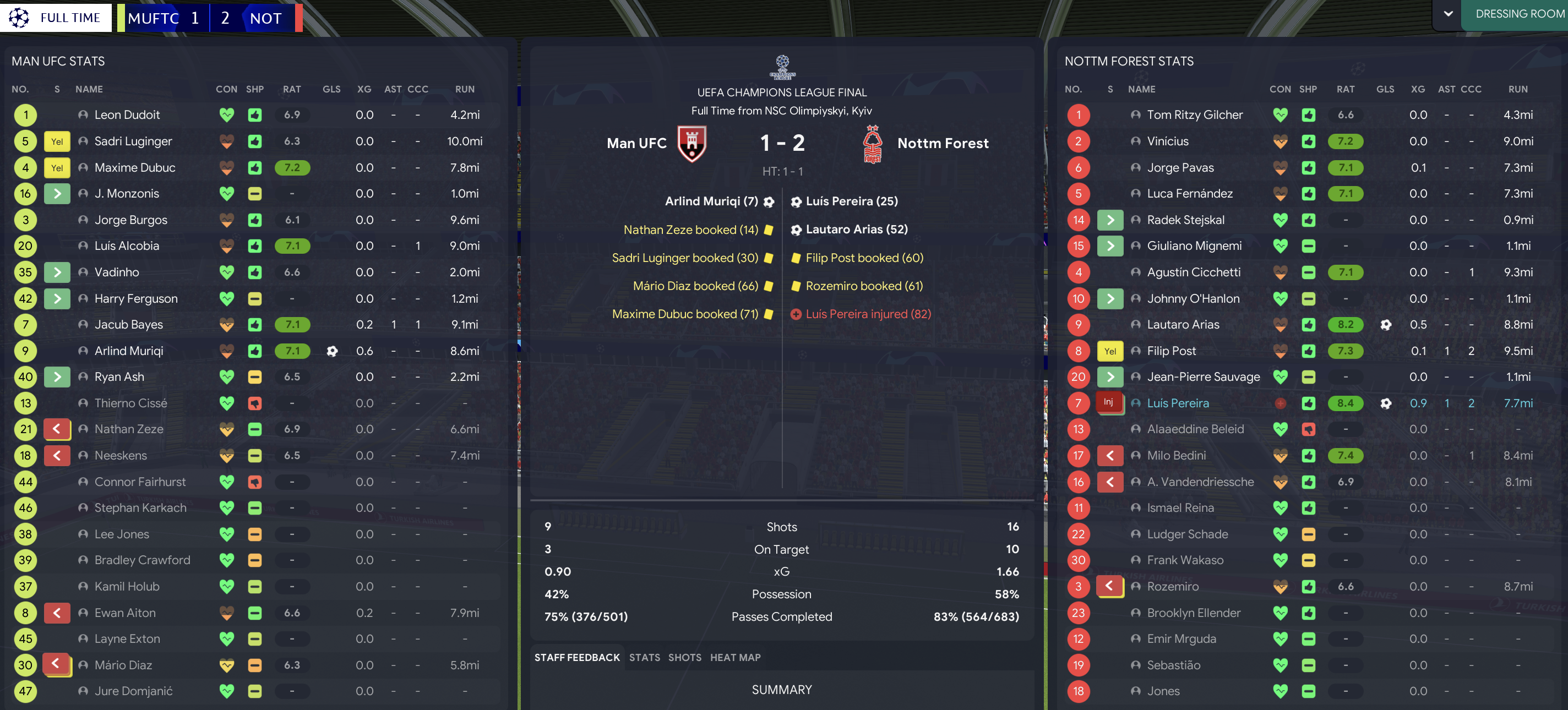This screenshot has width=1568, height=710.
Task: Open the Dressing Room screen
Action: pos(1518,14)
